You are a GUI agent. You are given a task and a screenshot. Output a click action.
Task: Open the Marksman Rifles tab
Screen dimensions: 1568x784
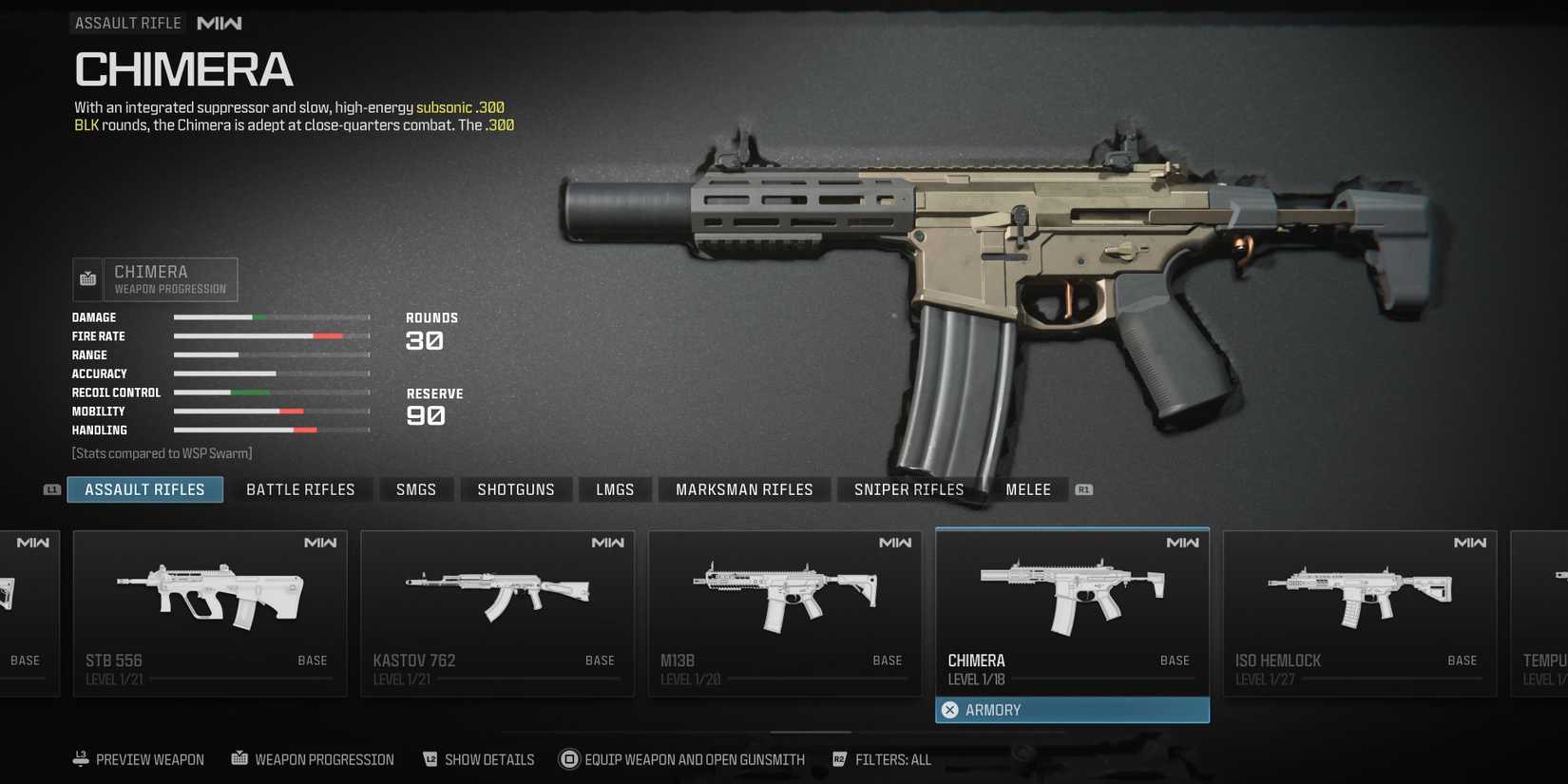pos(744,489)
